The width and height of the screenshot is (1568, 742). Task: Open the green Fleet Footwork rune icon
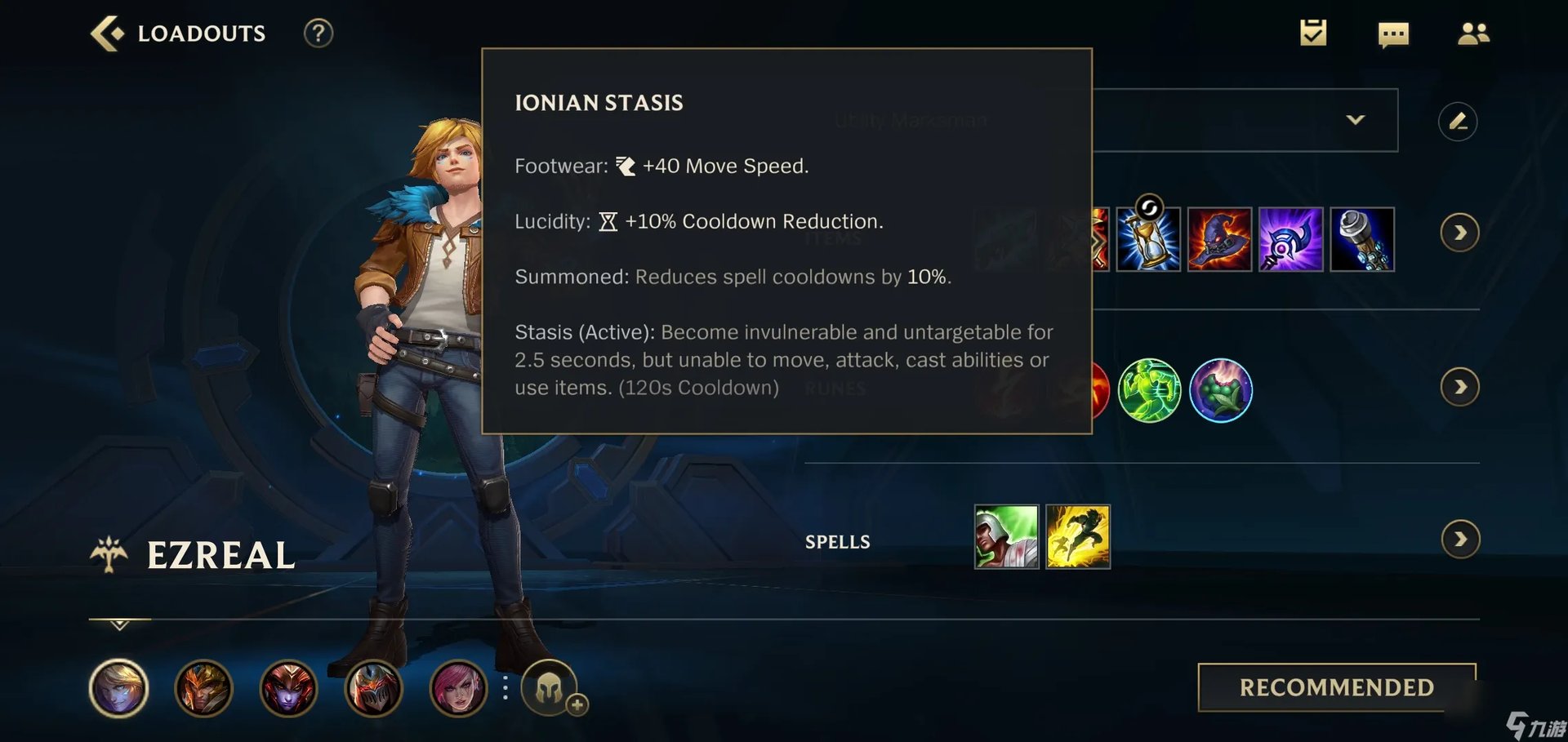click(x=1149, y=390)
